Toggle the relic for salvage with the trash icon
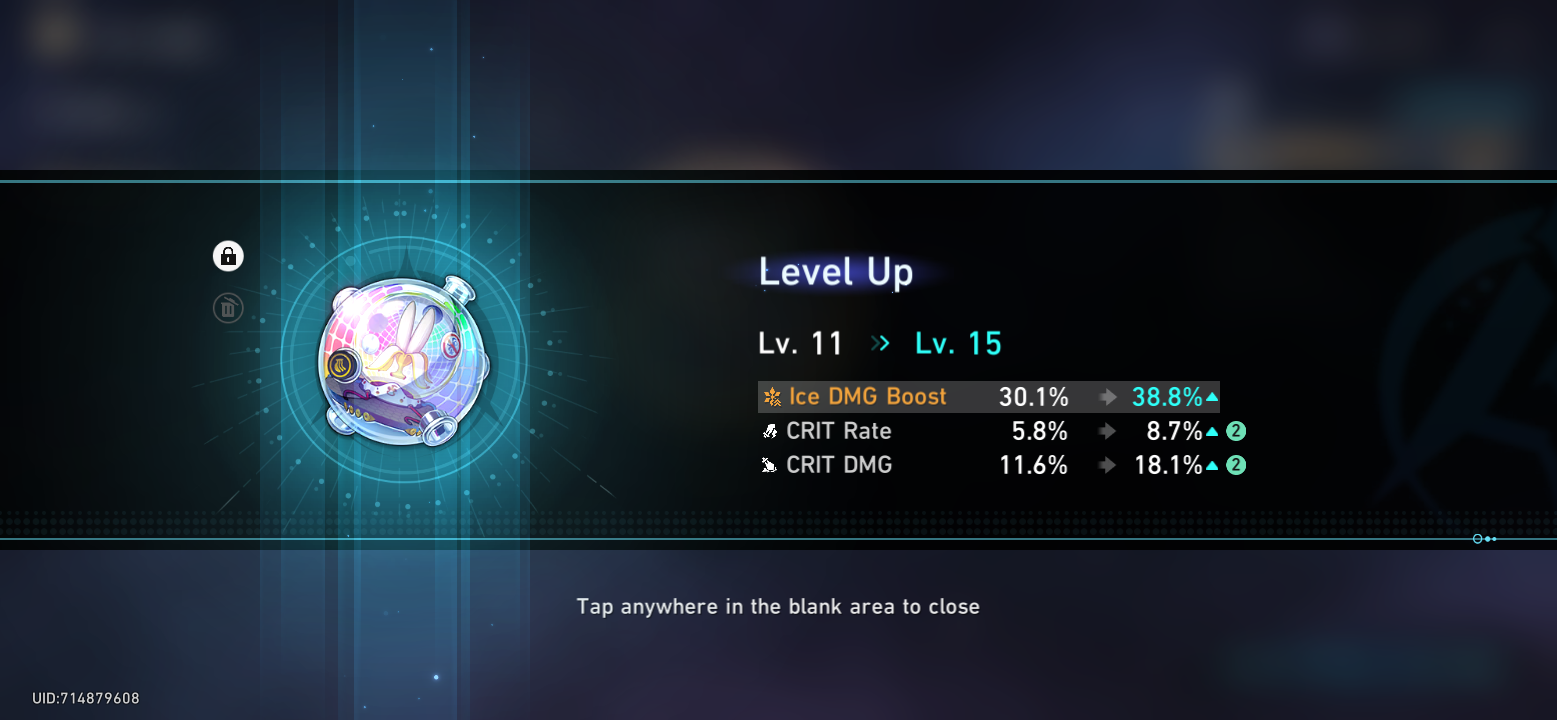This screenshot has height=720, width=1557. (228, 308)
